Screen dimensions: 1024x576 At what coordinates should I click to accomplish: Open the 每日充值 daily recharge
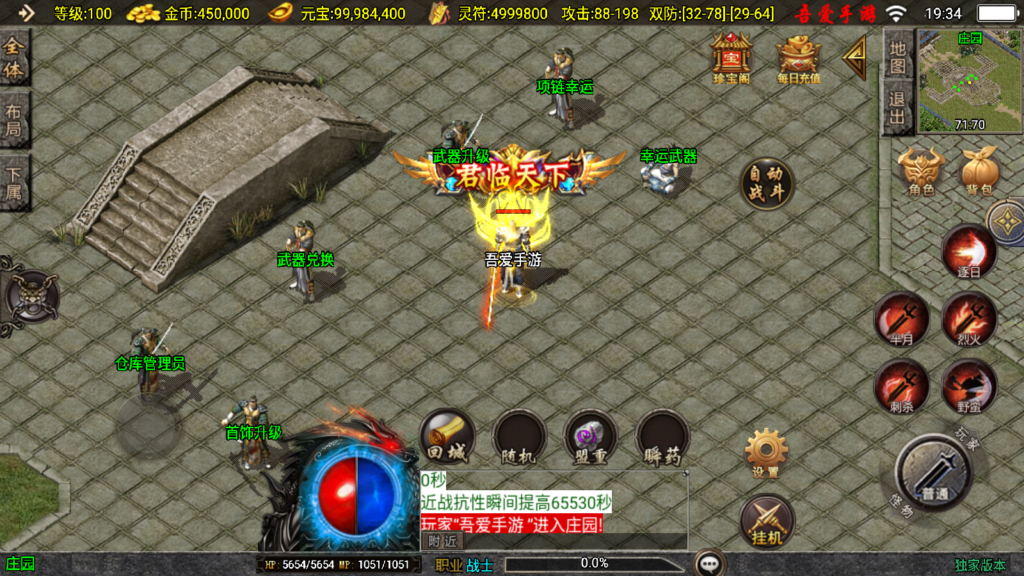pyautogui.click(x=797, y=58)
